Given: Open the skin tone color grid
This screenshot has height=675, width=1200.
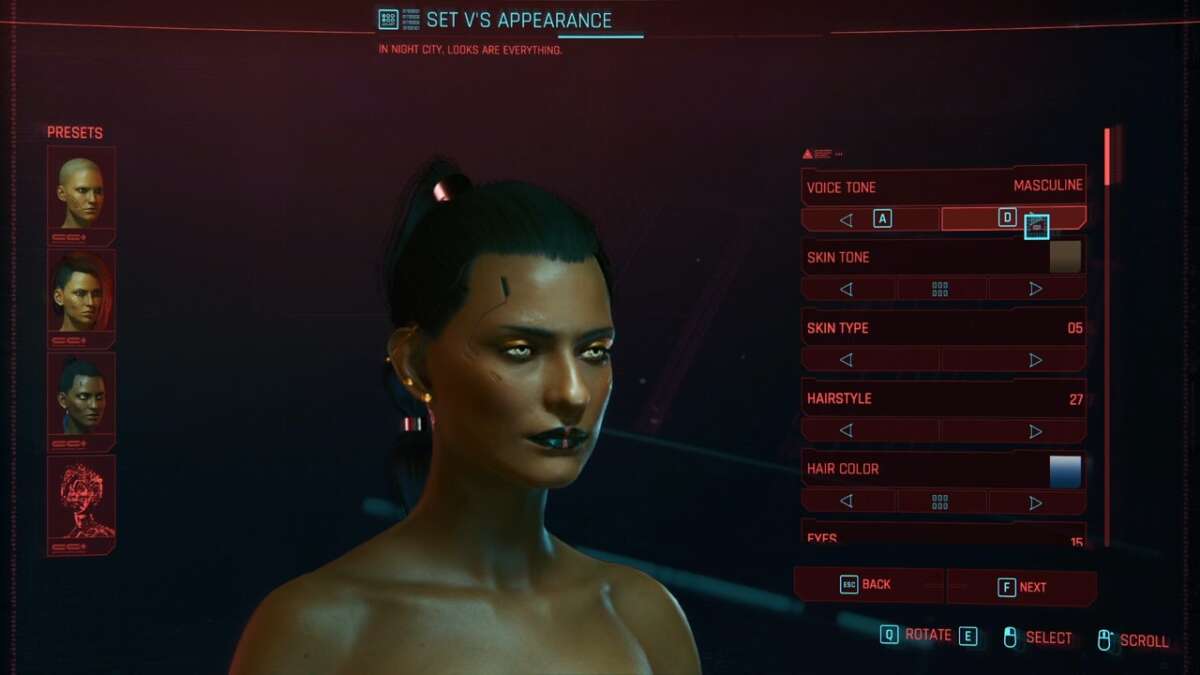Looking at the screenshot, I should (x=940, y=289).
